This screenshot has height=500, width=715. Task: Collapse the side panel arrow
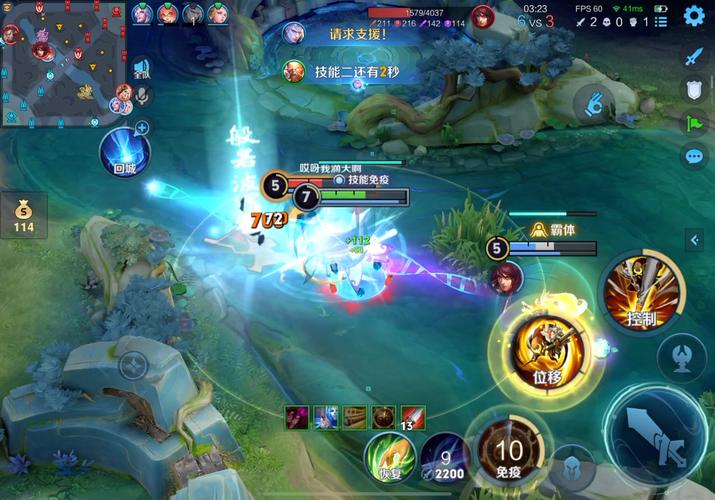tap(694, 240)
